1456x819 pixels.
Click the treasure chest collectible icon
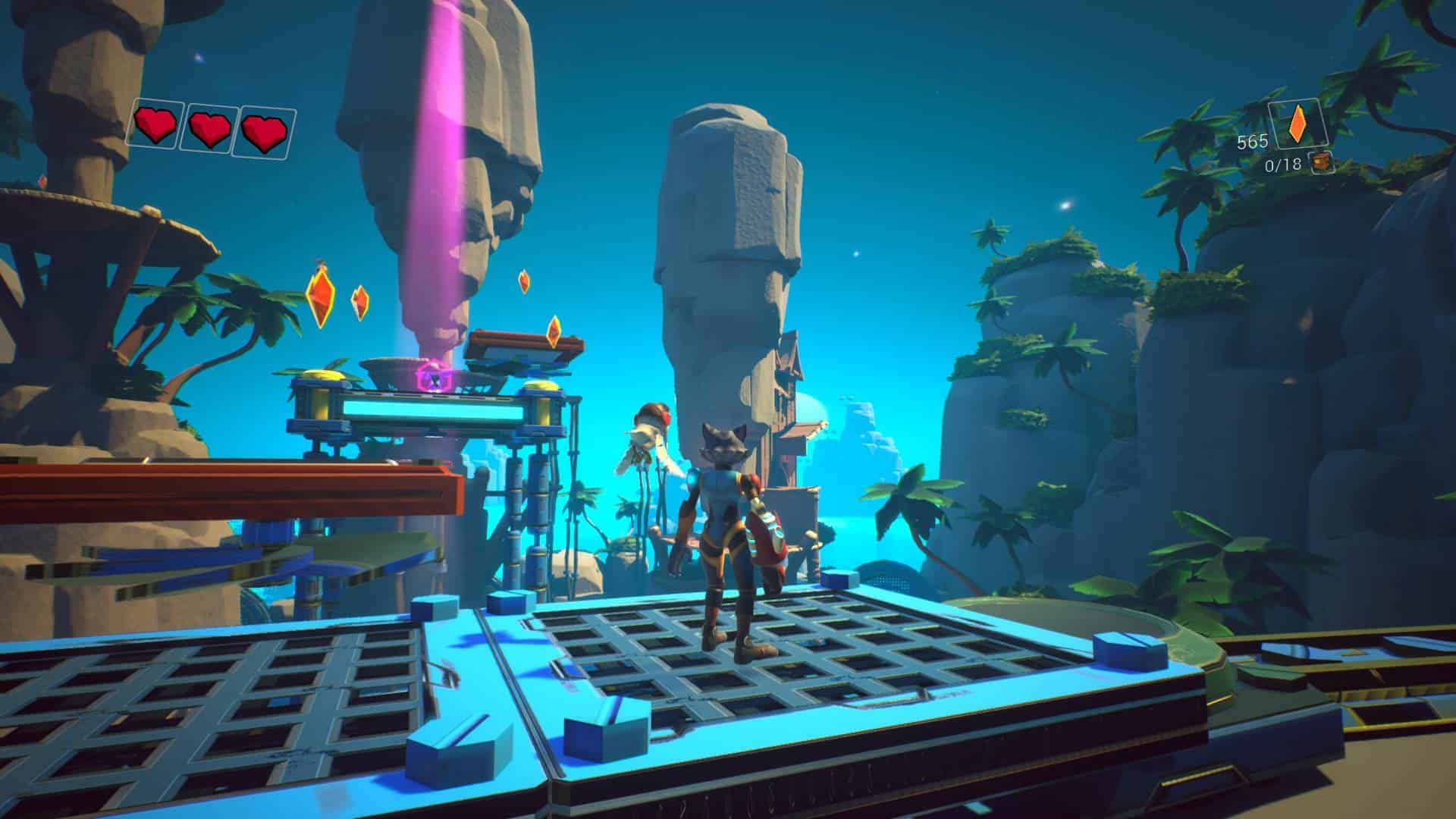(x=1323, y=162)
